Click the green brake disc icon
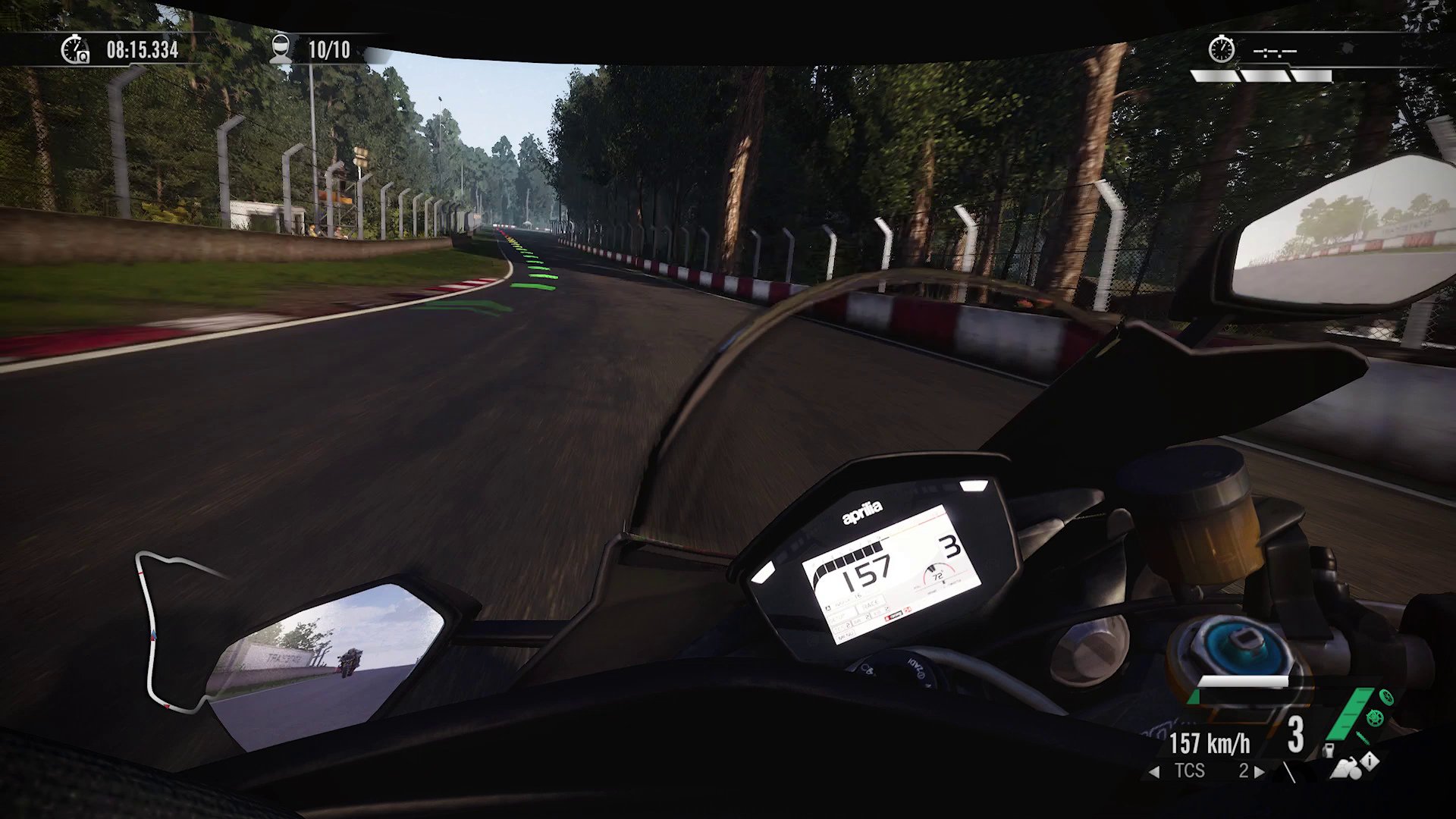The width and height of the screenshot is (1456, 819). [x=1374, y=718]
